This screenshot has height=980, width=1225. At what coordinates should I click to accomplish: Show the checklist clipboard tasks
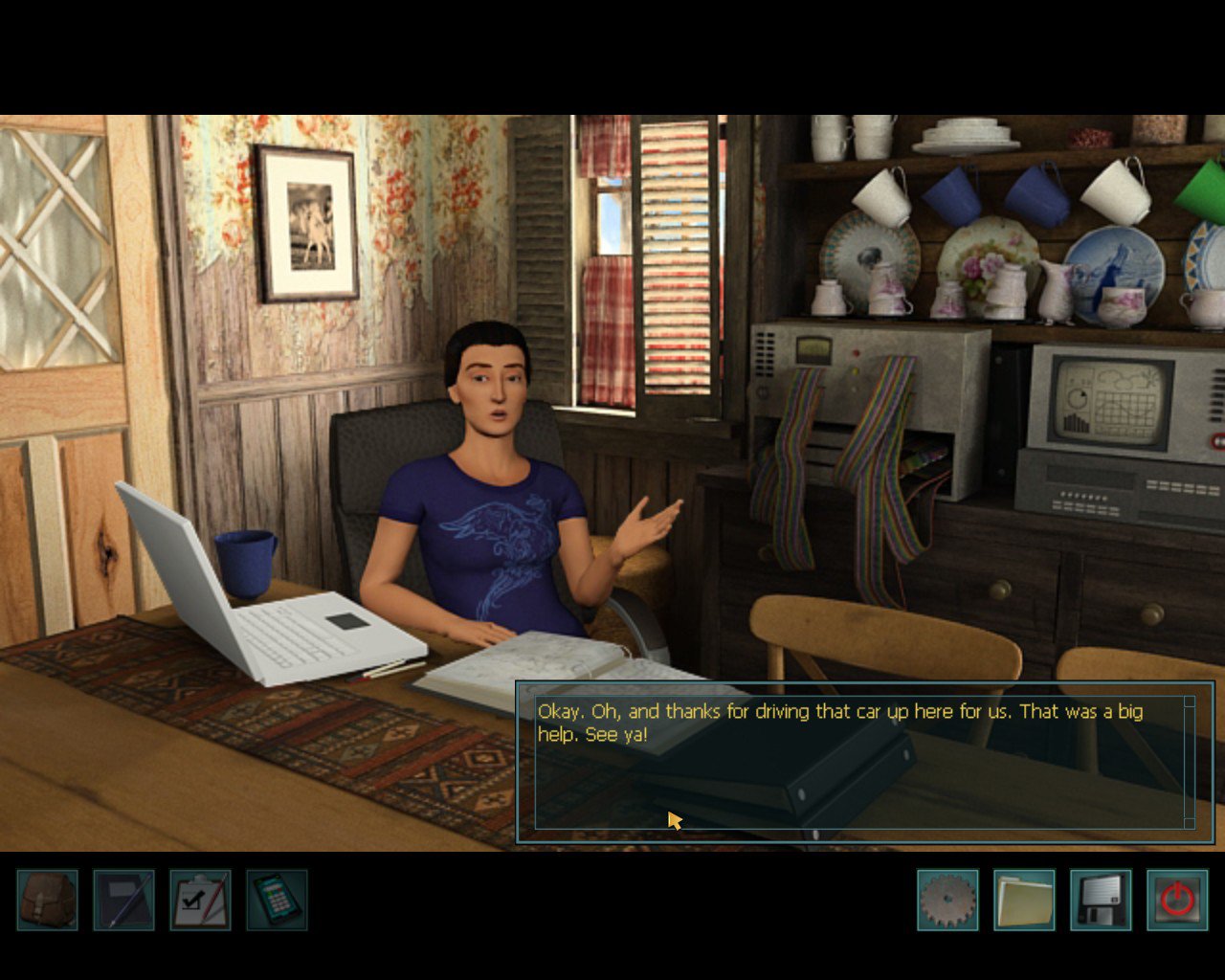click(x=201, y=900)
